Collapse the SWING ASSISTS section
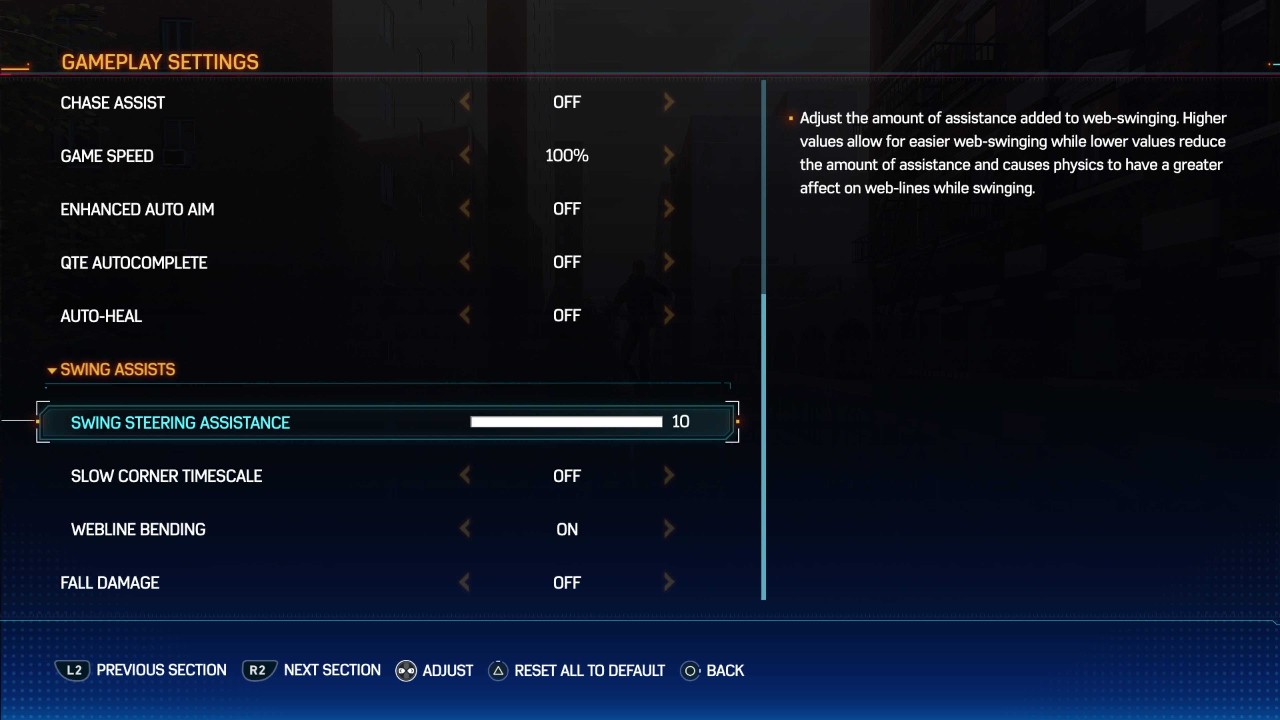The height and width of the screenshot is (720, 1280). click(52, 369)
